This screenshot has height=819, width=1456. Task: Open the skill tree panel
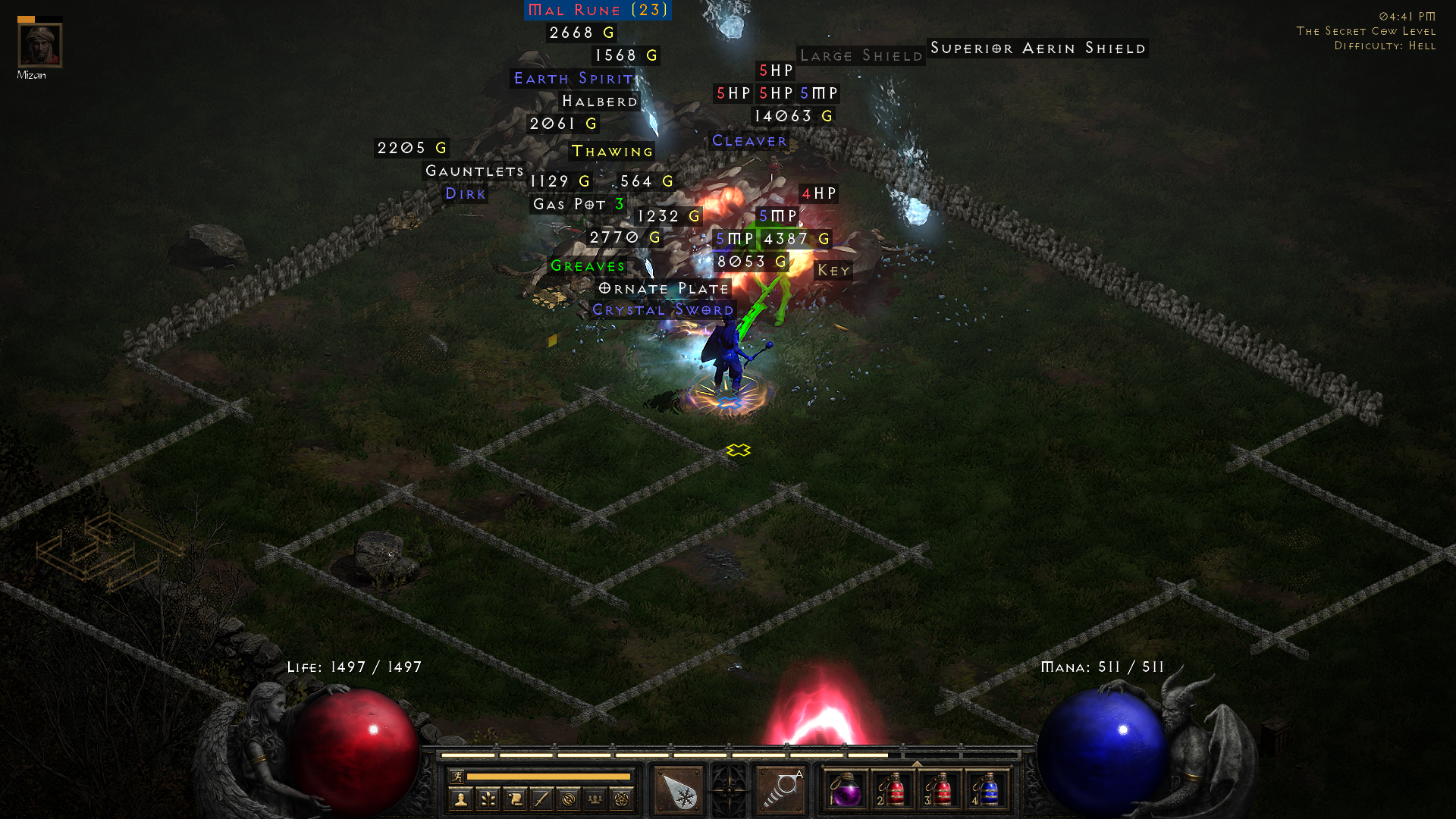489,798
